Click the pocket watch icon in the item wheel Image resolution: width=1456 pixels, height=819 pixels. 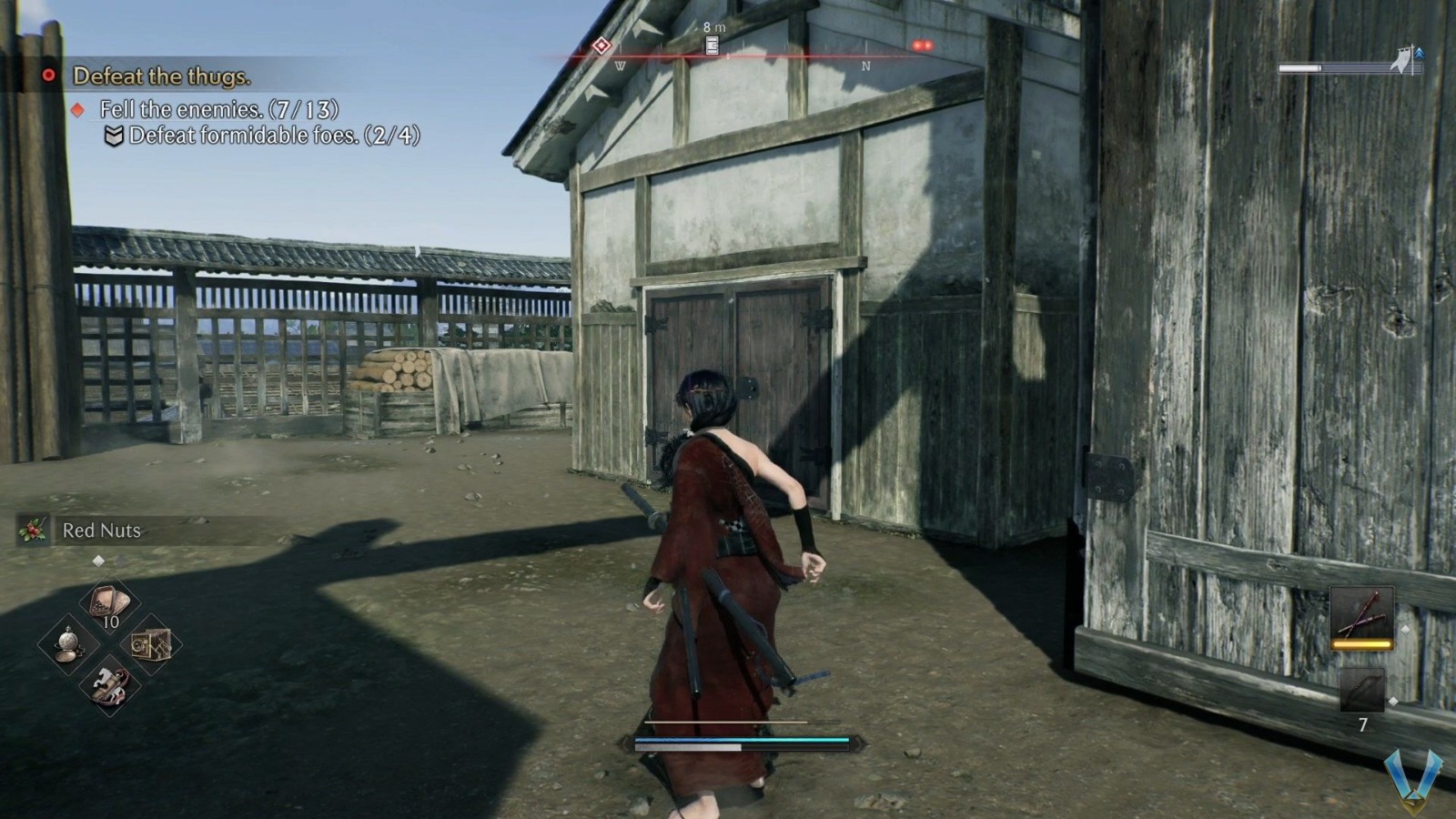pyautogui.click(x=68, y=644)
